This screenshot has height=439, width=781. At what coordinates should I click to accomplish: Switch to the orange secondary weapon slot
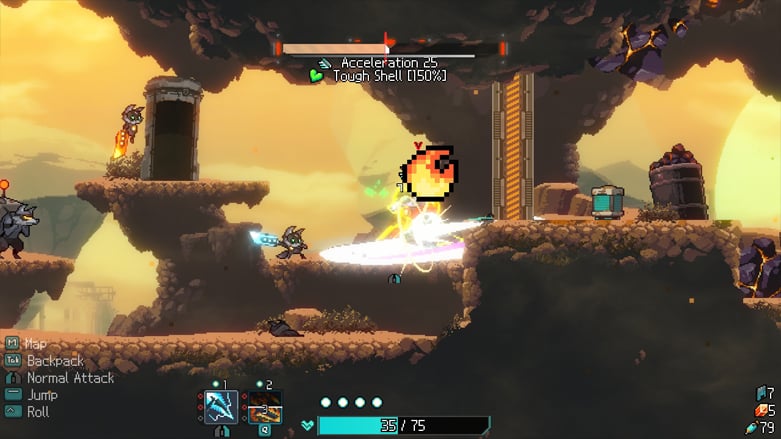pyautogui.click(x=265, y=408)
